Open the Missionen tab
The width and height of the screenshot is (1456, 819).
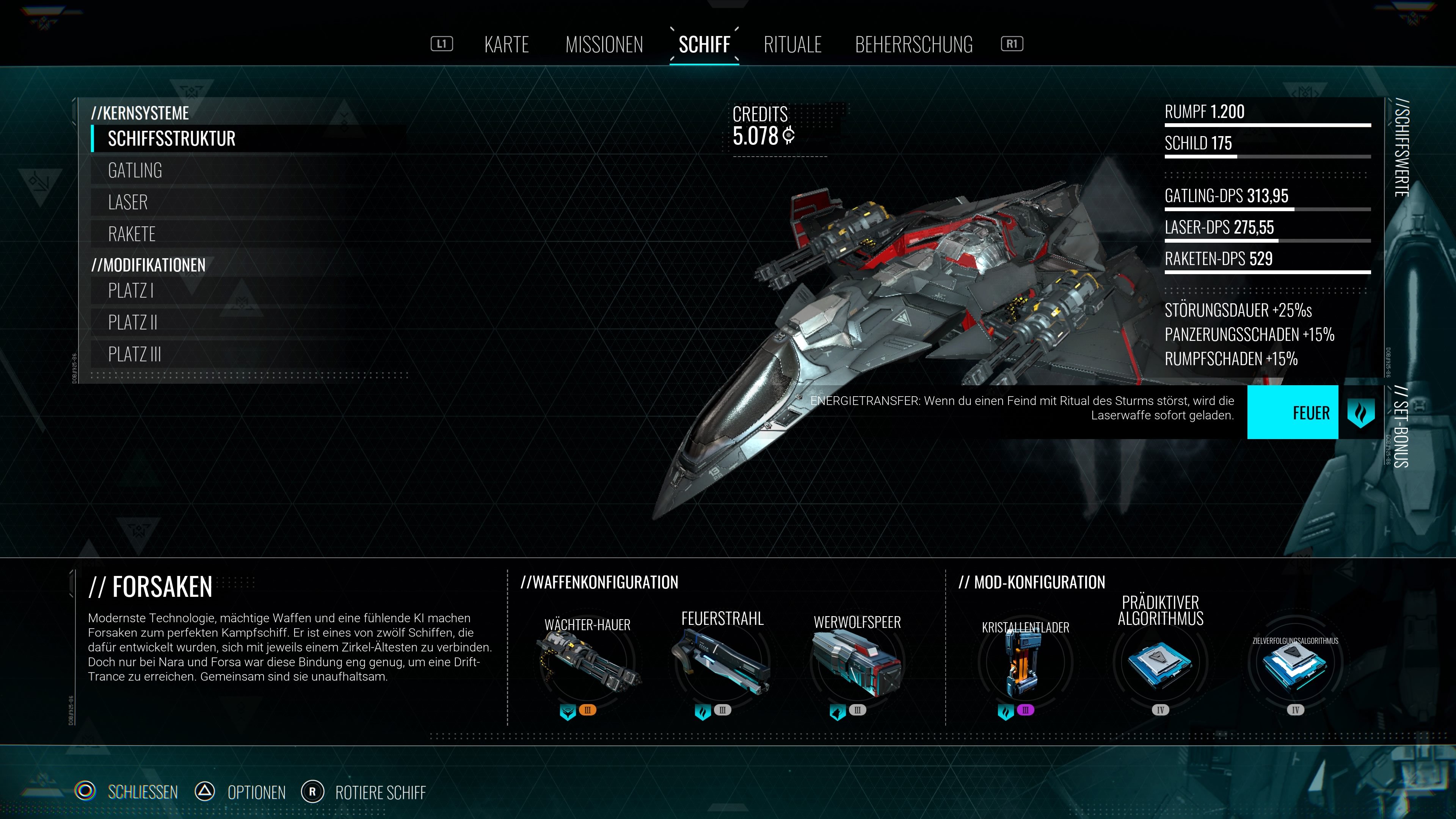[604, 45]
